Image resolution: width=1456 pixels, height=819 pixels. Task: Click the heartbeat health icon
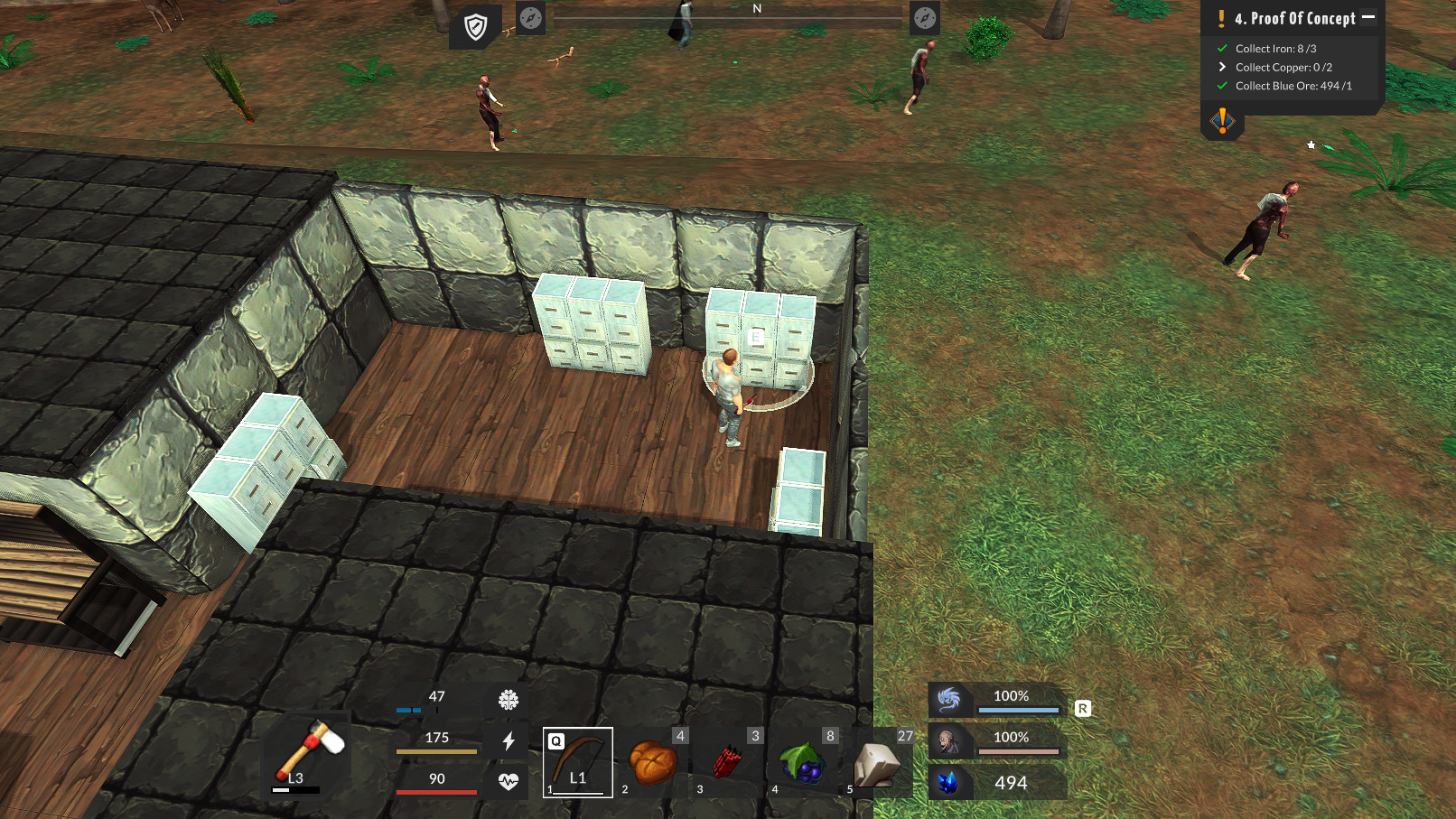click(509, 782)
